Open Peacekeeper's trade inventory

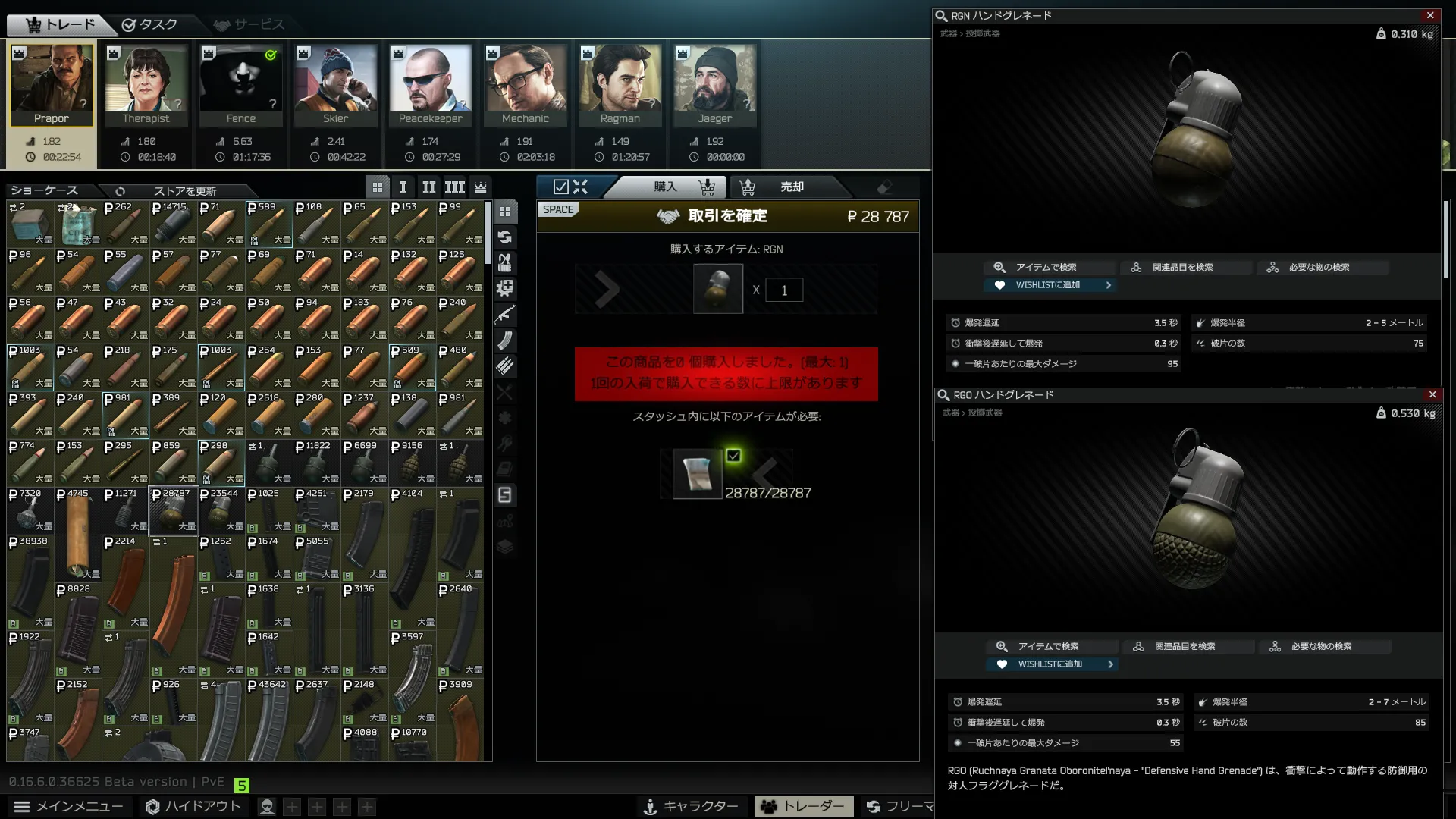click(430, 85)
